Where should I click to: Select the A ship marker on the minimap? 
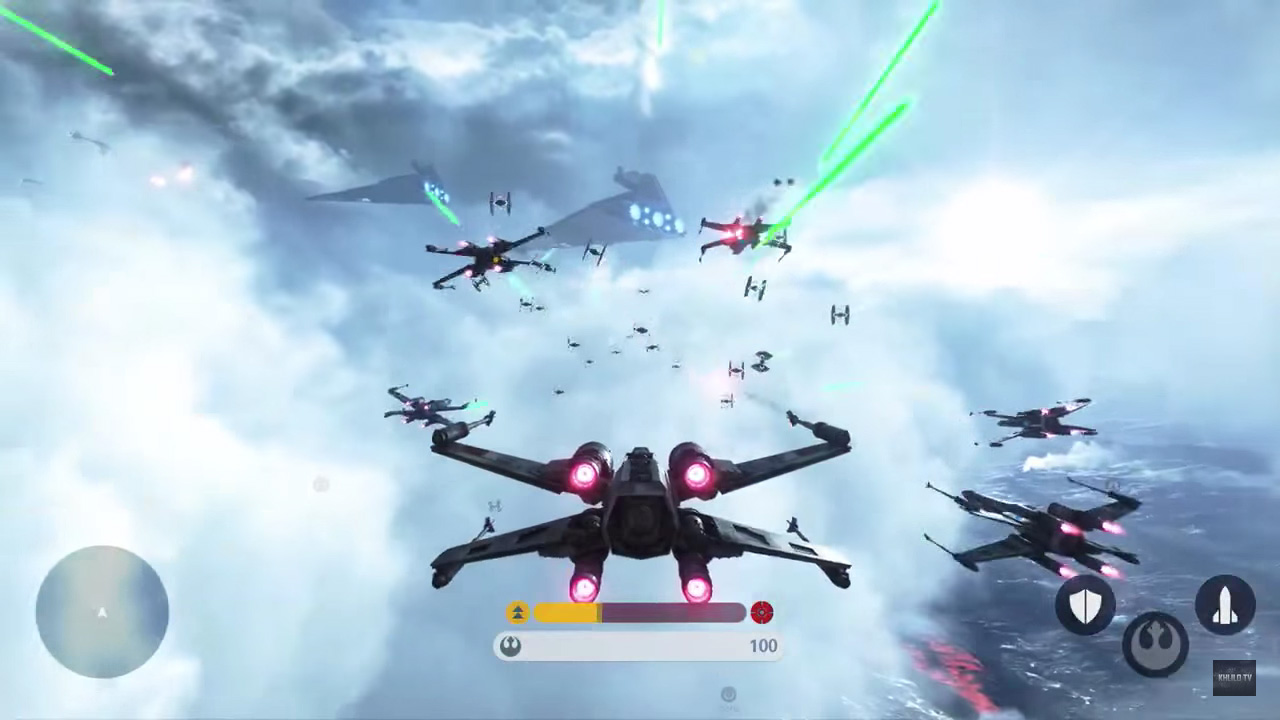click(x=101, y=613)
